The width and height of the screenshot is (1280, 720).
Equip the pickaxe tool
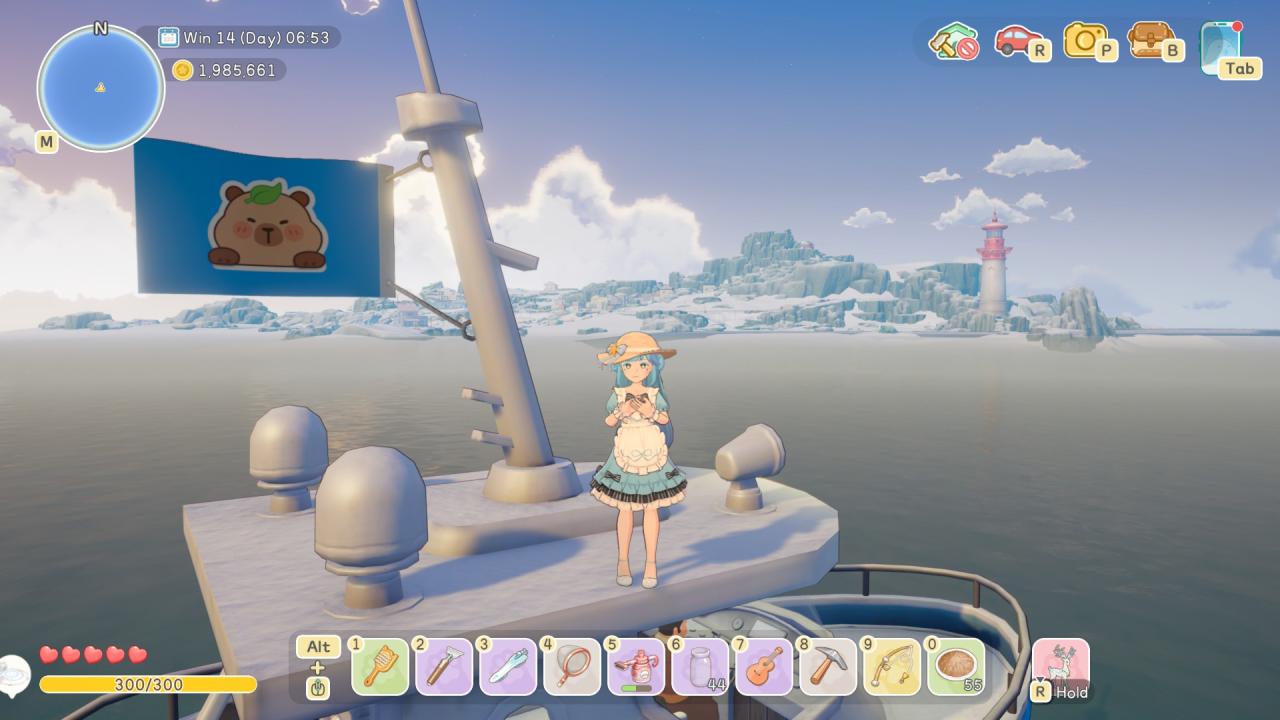point(828,666)
